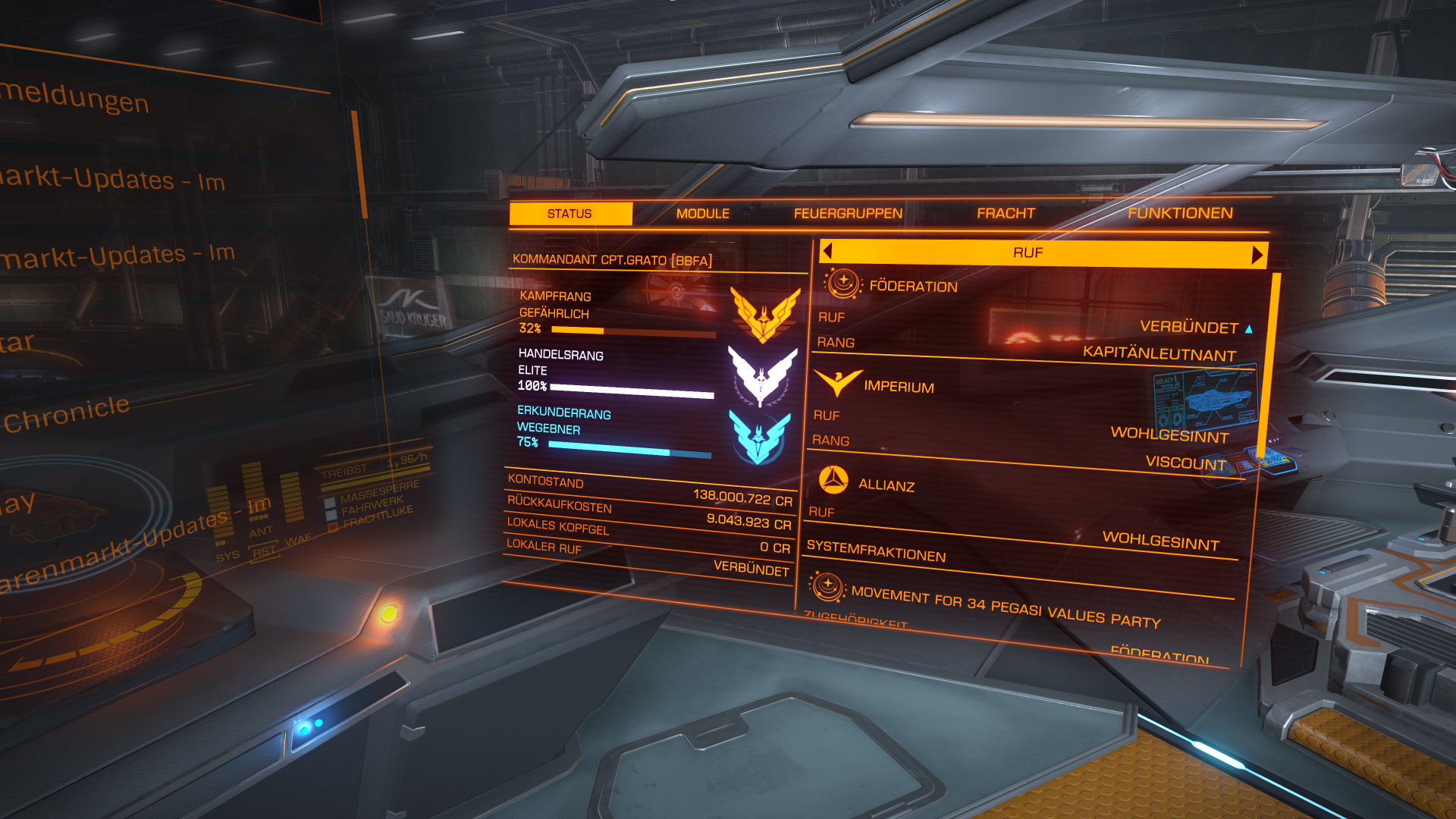This screenshot has height=819, width=1456.
Task: Open the MODULE tab
Action: 702,214
